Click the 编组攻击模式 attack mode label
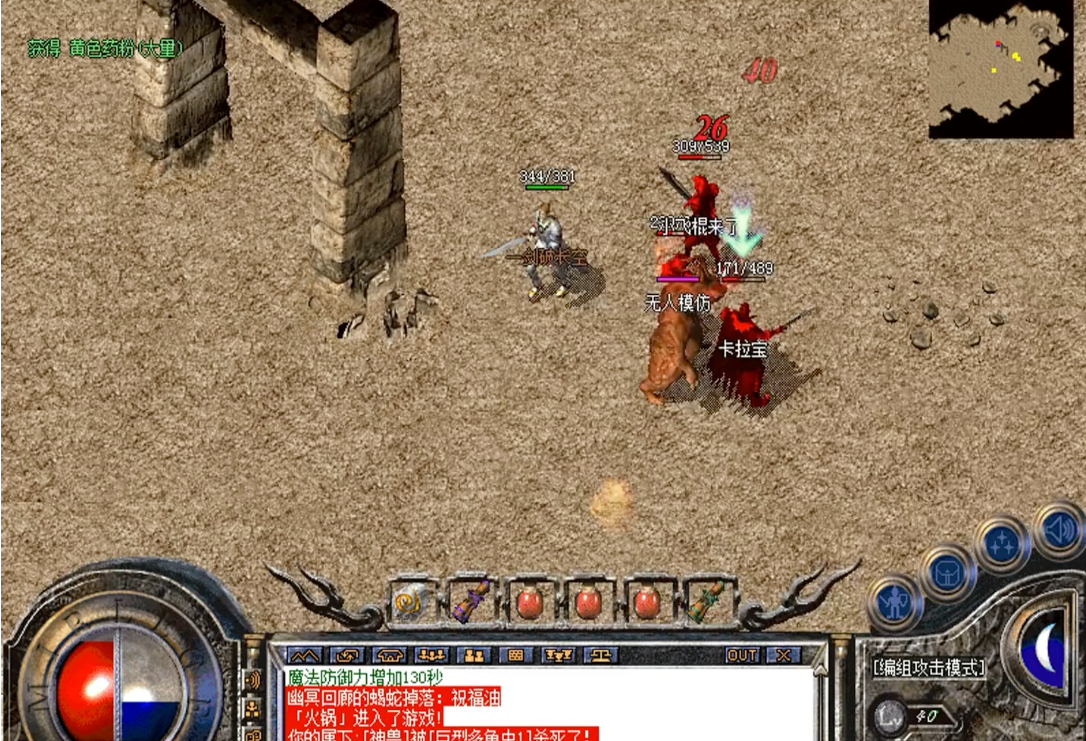This screenshot has width=1086, height=741. click(930, 668)
